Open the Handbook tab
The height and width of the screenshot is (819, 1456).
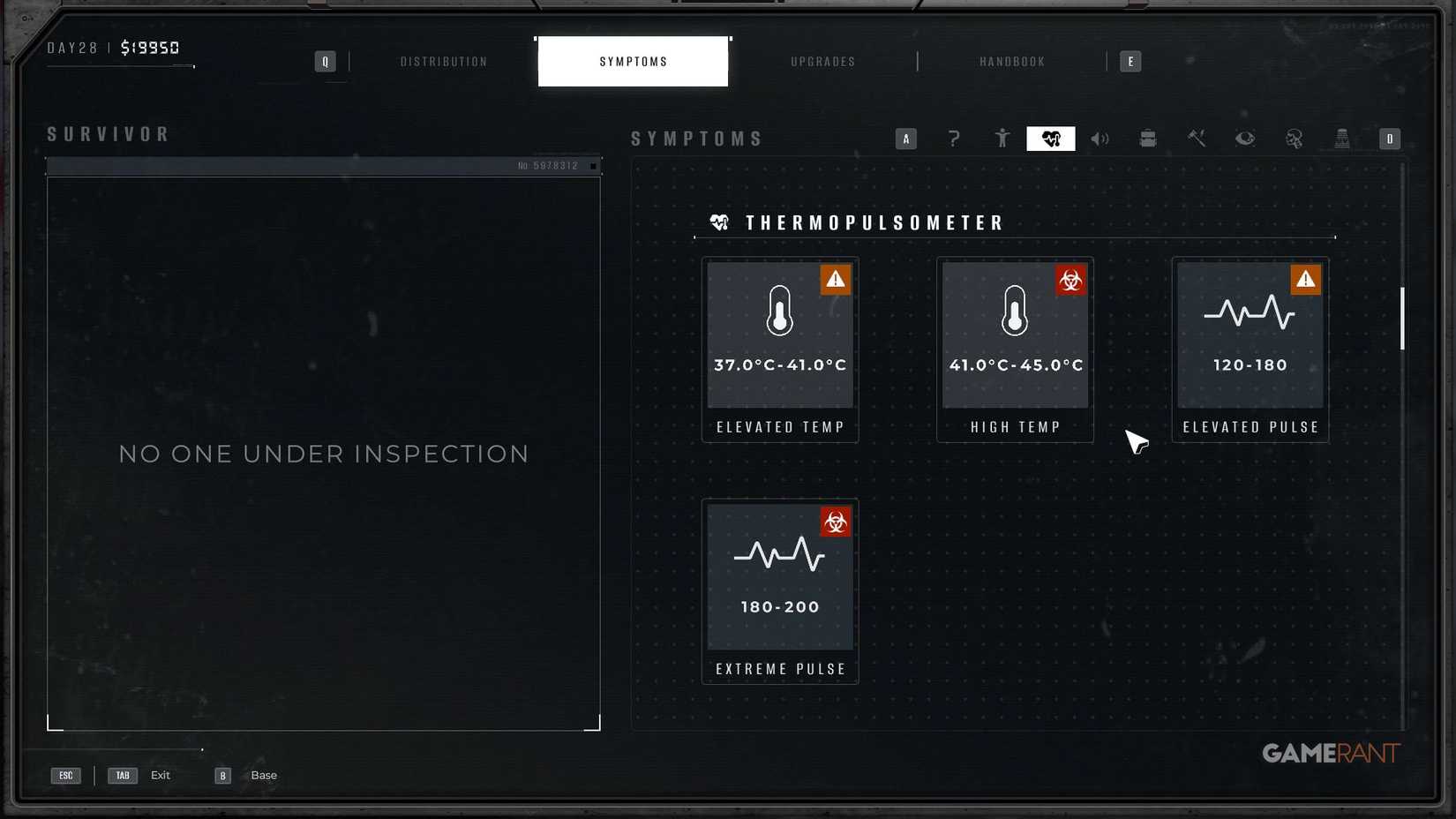point(1011,61)
